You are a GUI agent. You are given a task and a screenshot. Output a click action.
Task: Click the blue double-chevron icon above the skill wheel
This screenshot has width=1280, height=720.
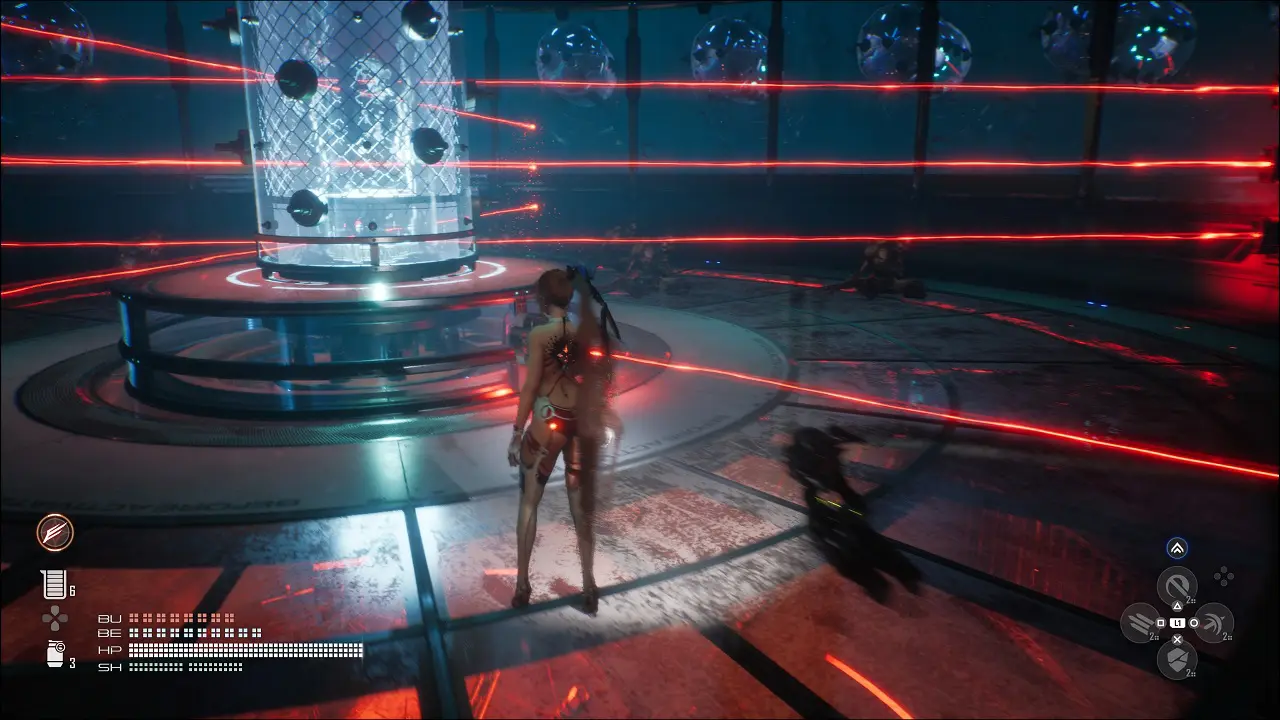[1177, 548]
